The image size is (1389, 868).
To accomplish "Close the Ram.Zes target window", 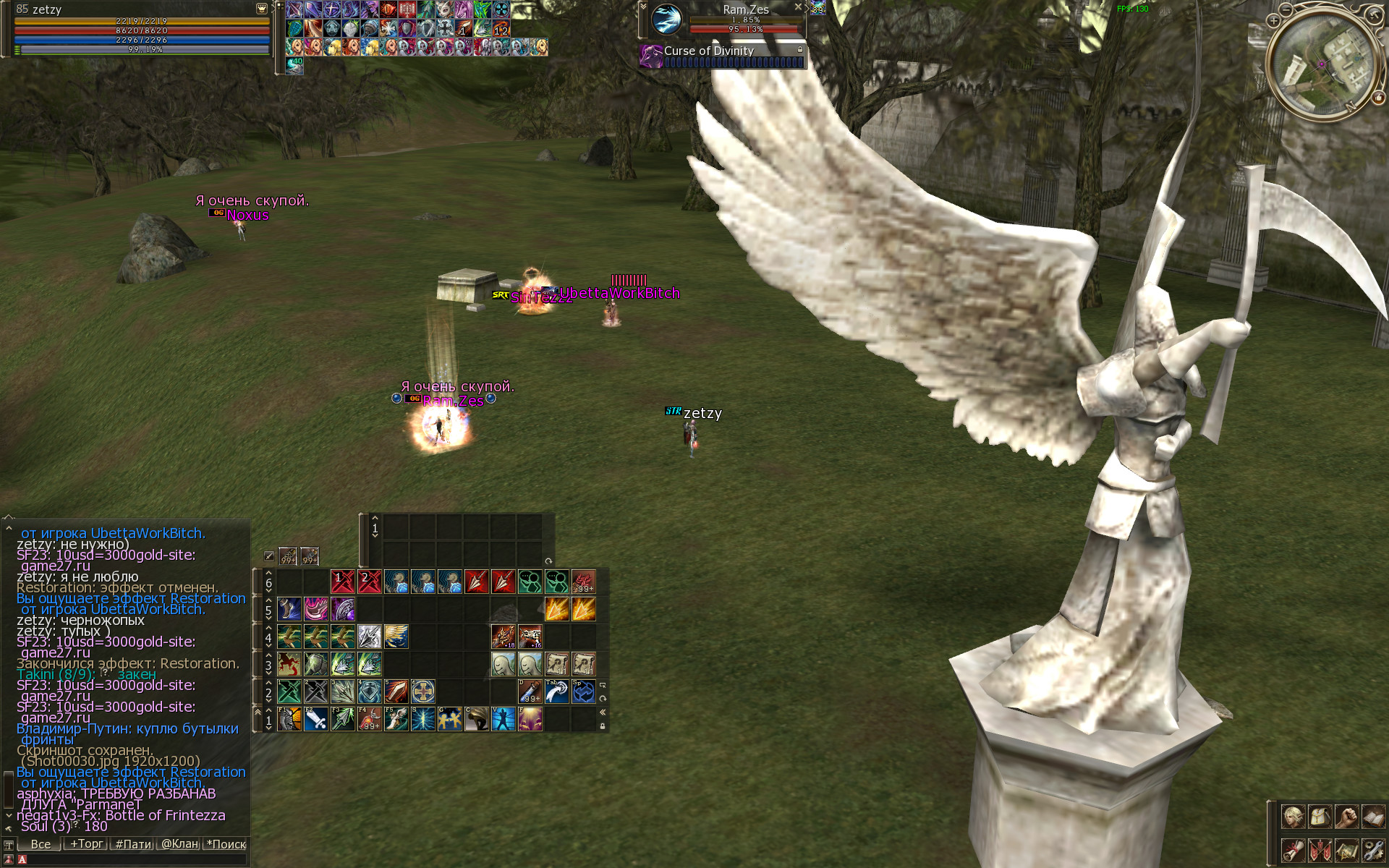I will tap(798, 7).
